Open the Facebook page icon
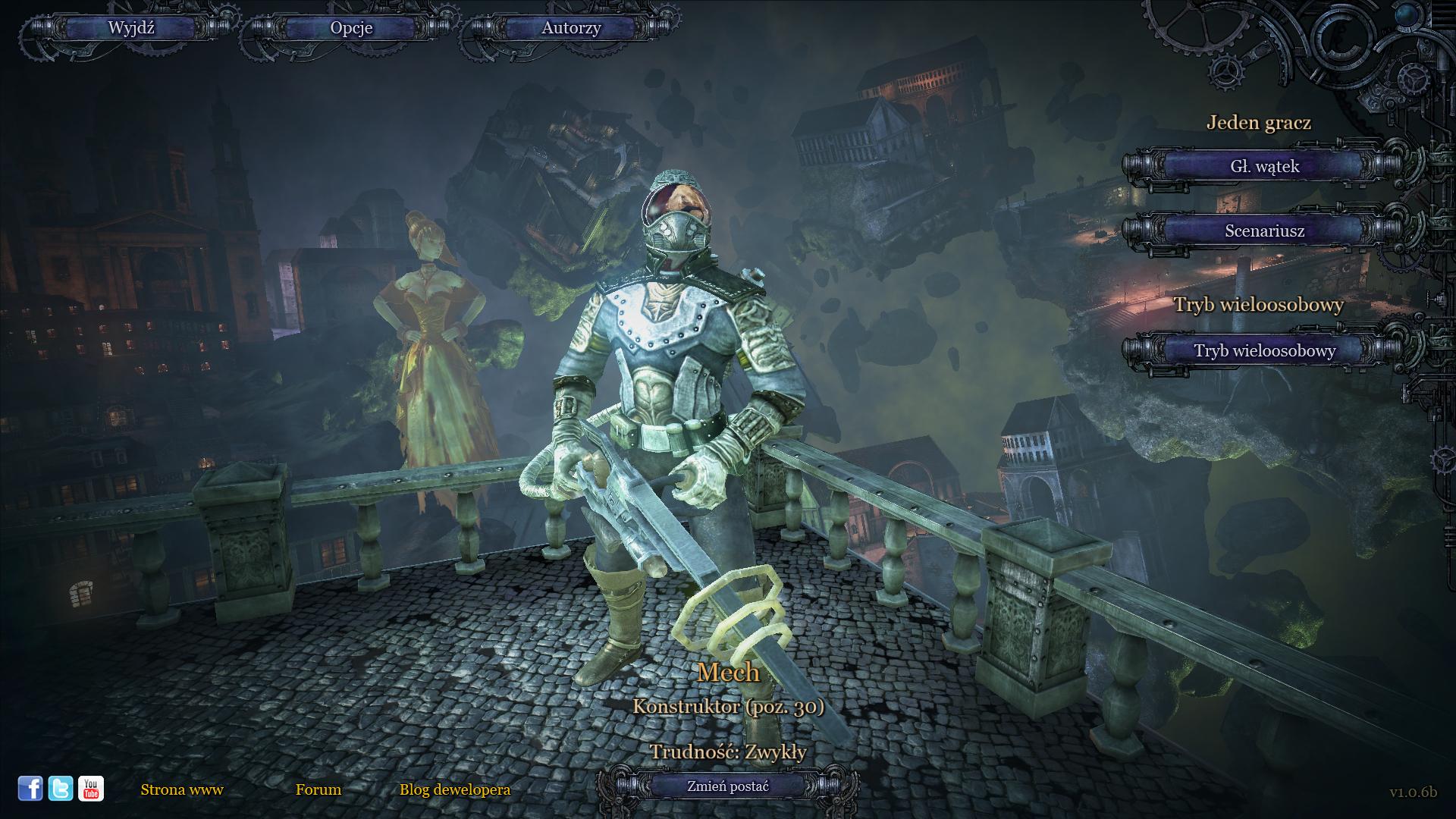This screenshot has width=1456, height=819. pyautogui.click(x=30, y=789)
